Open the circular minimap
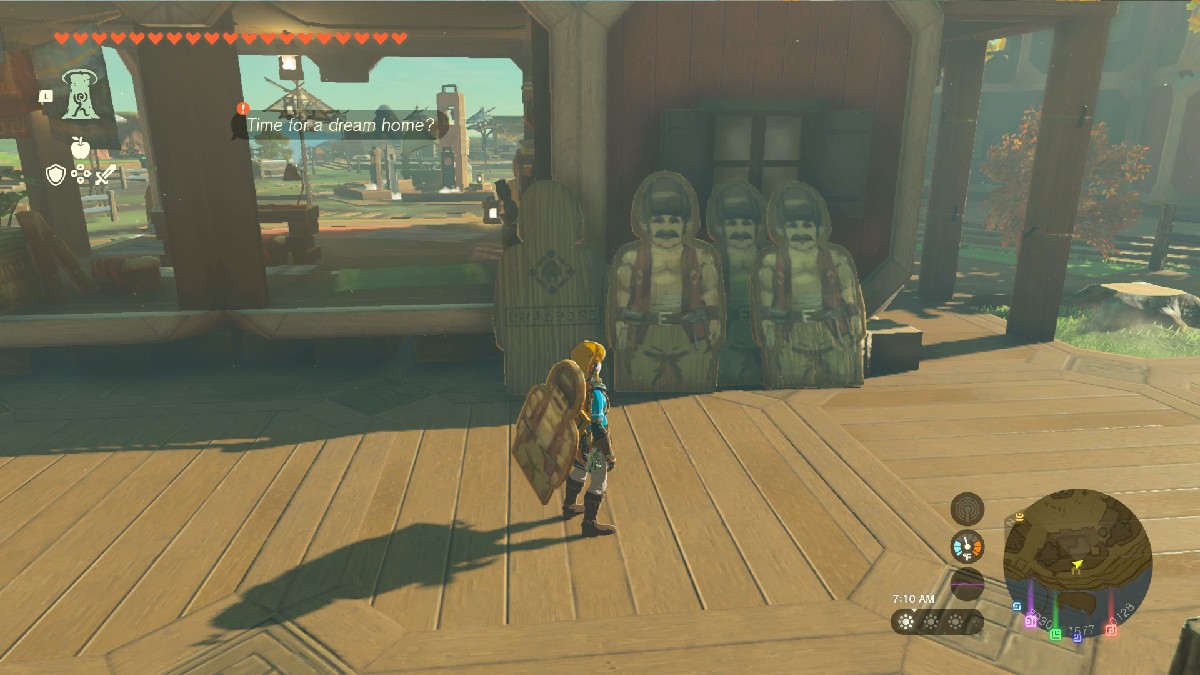Screen dimensions: 1200x675 (1077, 557)
